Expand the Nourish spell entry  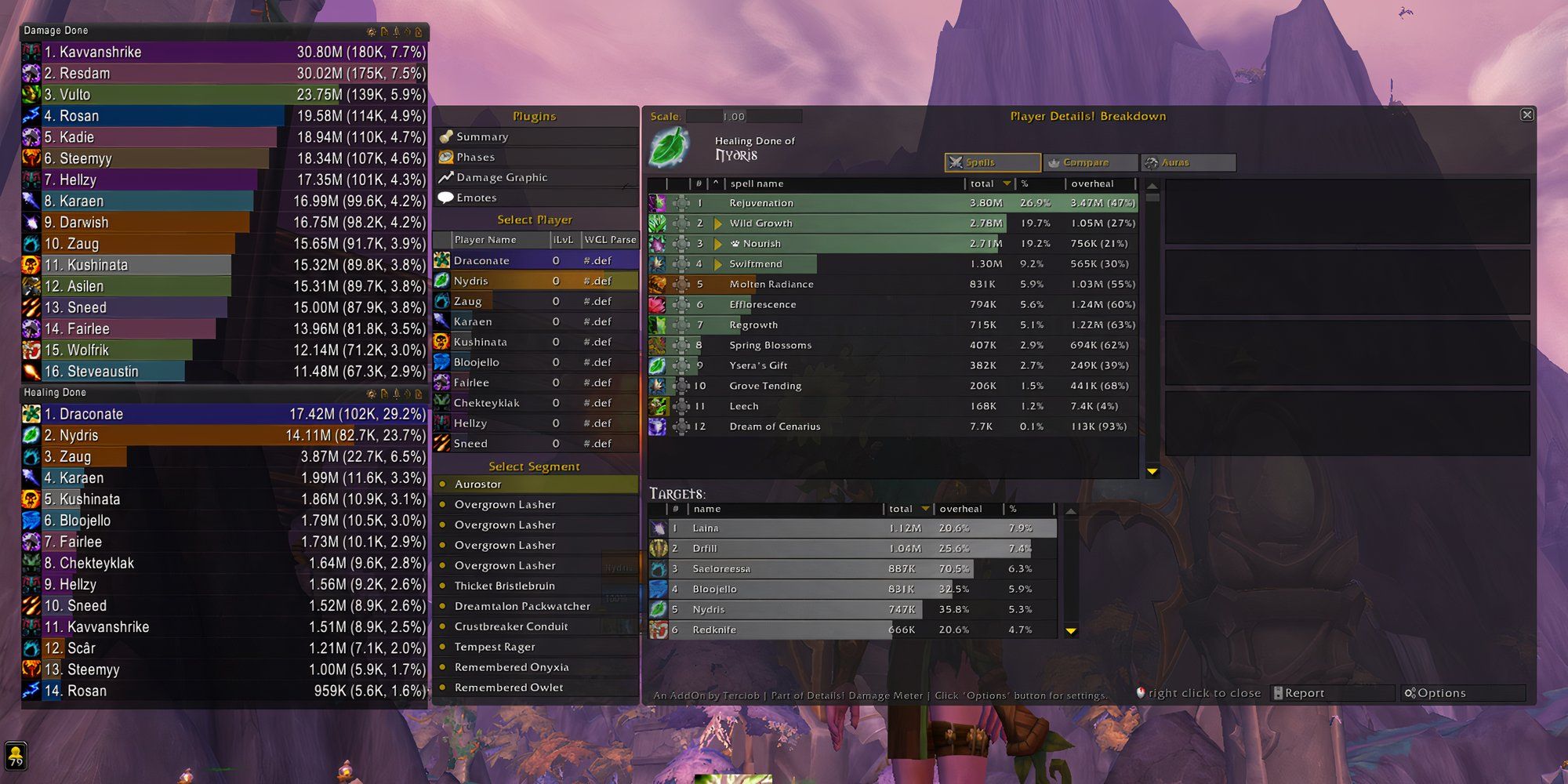[x=719, y=243]
